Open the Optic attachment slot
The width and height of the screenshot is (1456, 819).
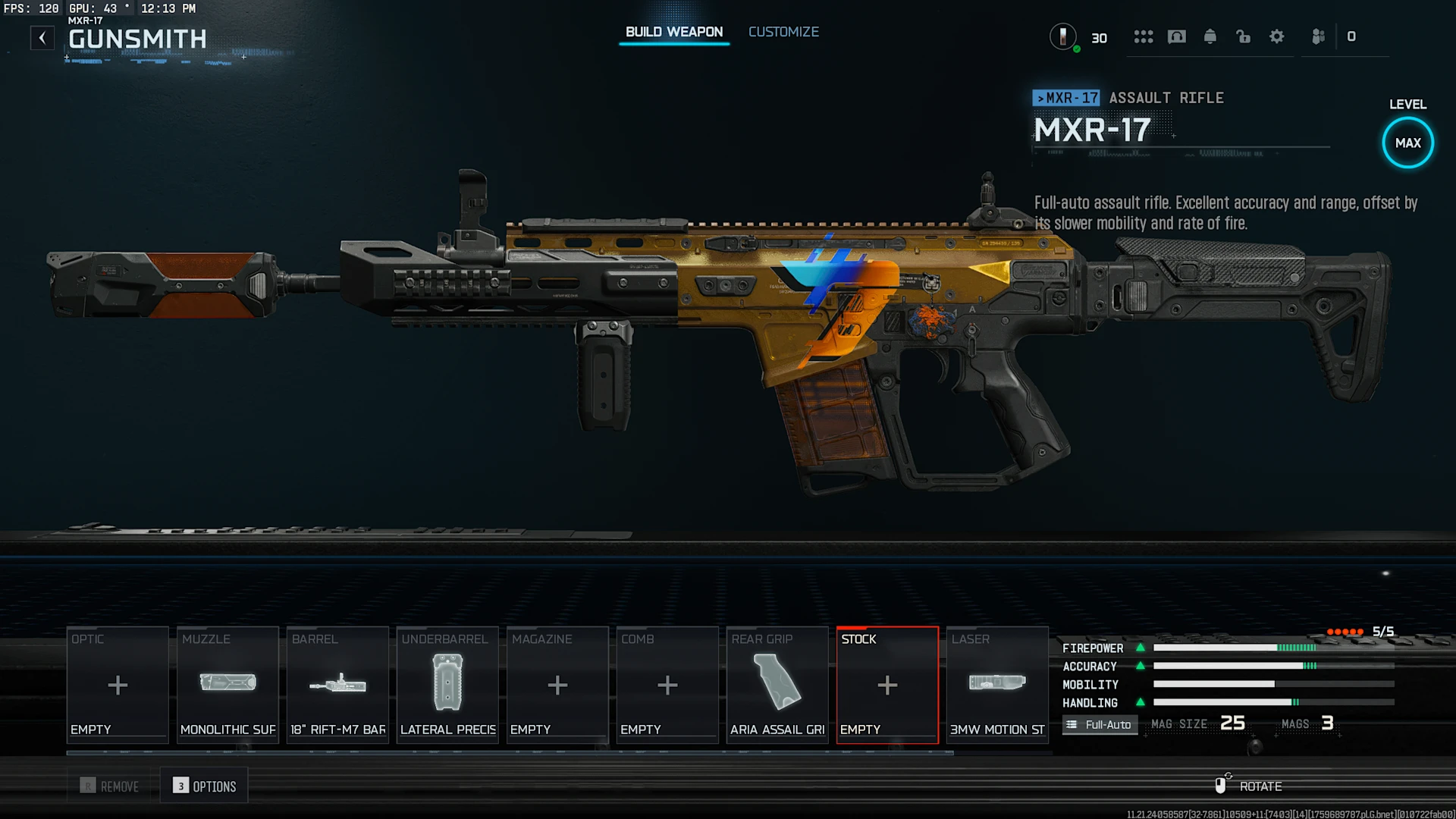pyautogui.click(x=118, y=685)
